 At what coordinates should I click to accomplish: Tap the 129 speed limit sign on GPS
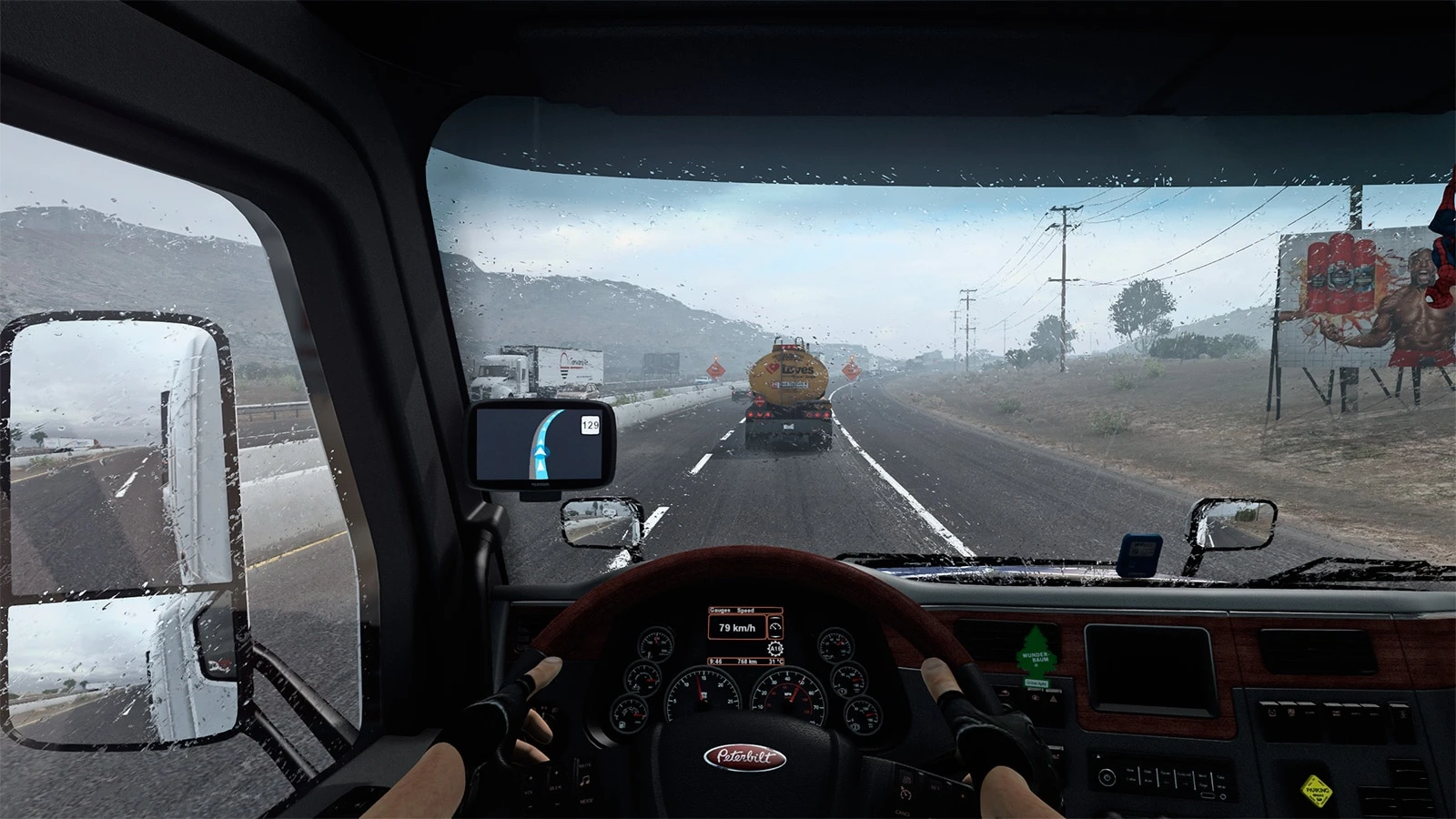(591, 425)
